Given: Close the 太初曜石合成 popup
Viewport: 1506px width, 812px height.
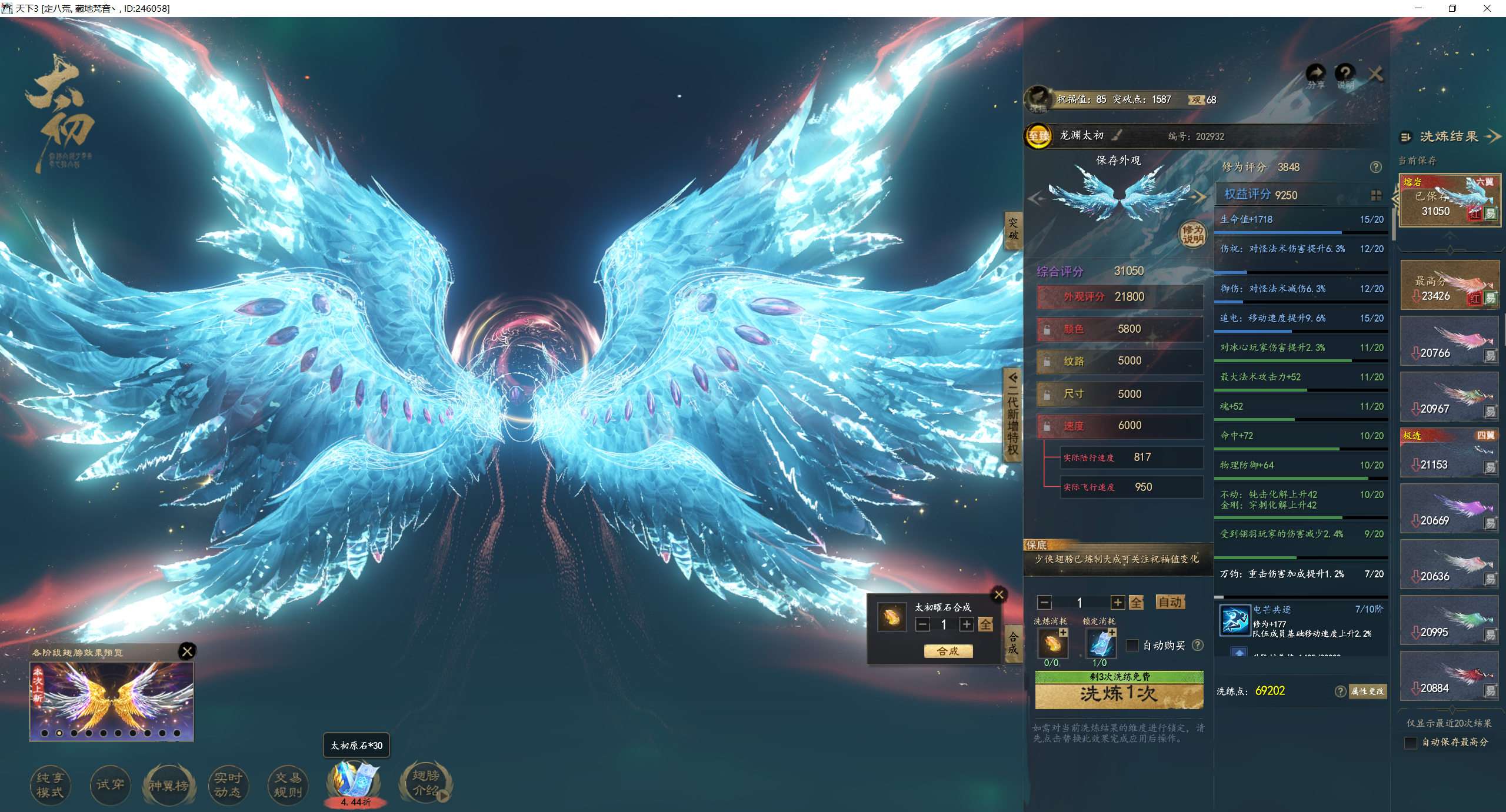Looking at the screenshot, I should coord(999,594).
